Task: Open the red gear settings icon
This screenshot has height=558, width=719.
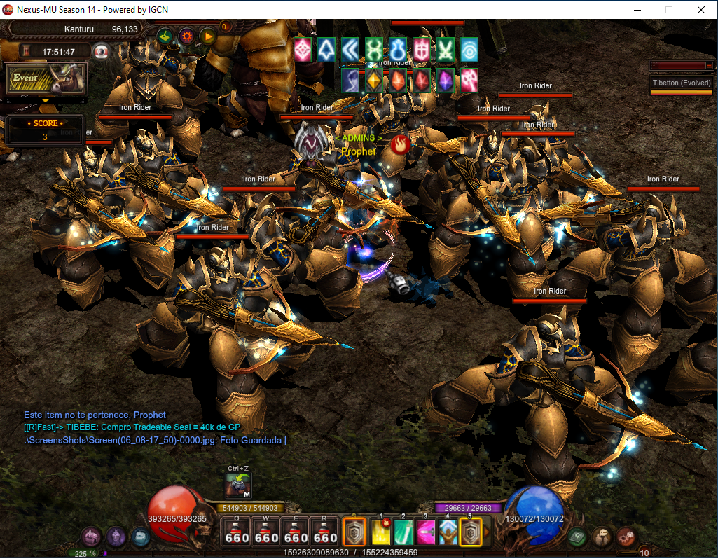Action: [x=186, y=37]
